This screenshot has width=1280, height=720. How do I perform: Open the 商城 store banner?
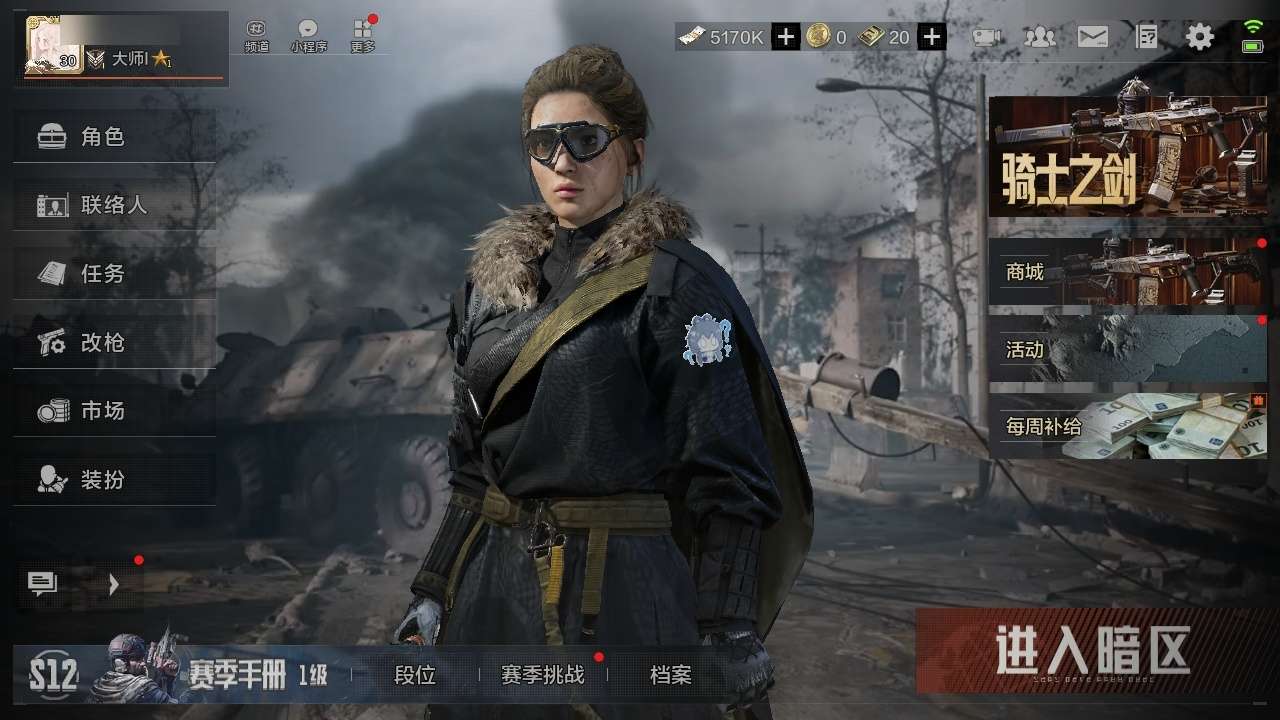tap(1127, 271)
